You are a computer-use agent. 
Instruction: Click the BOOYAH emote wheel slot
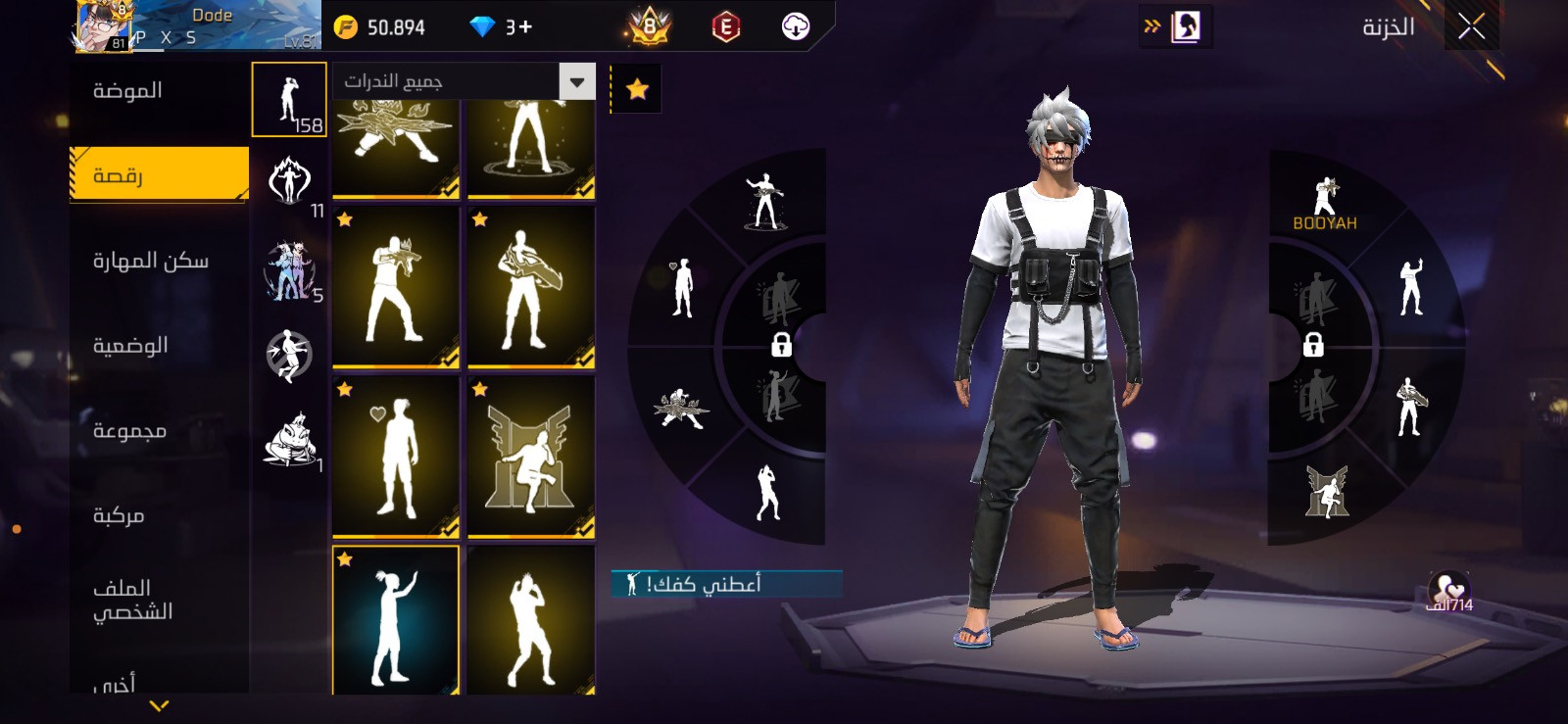pyautogui.click(x=1324, y=204)
